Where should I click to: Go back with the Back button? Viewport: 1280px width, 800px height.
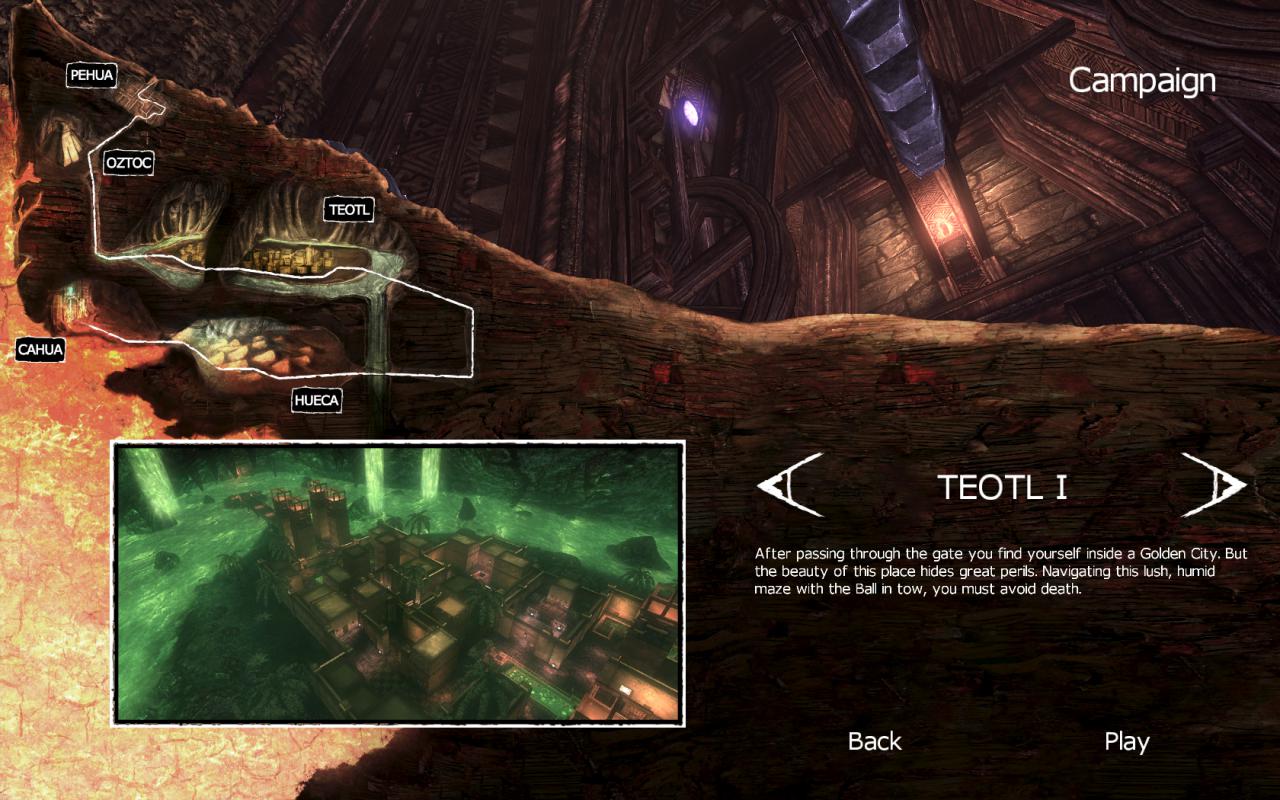[874, 742]
